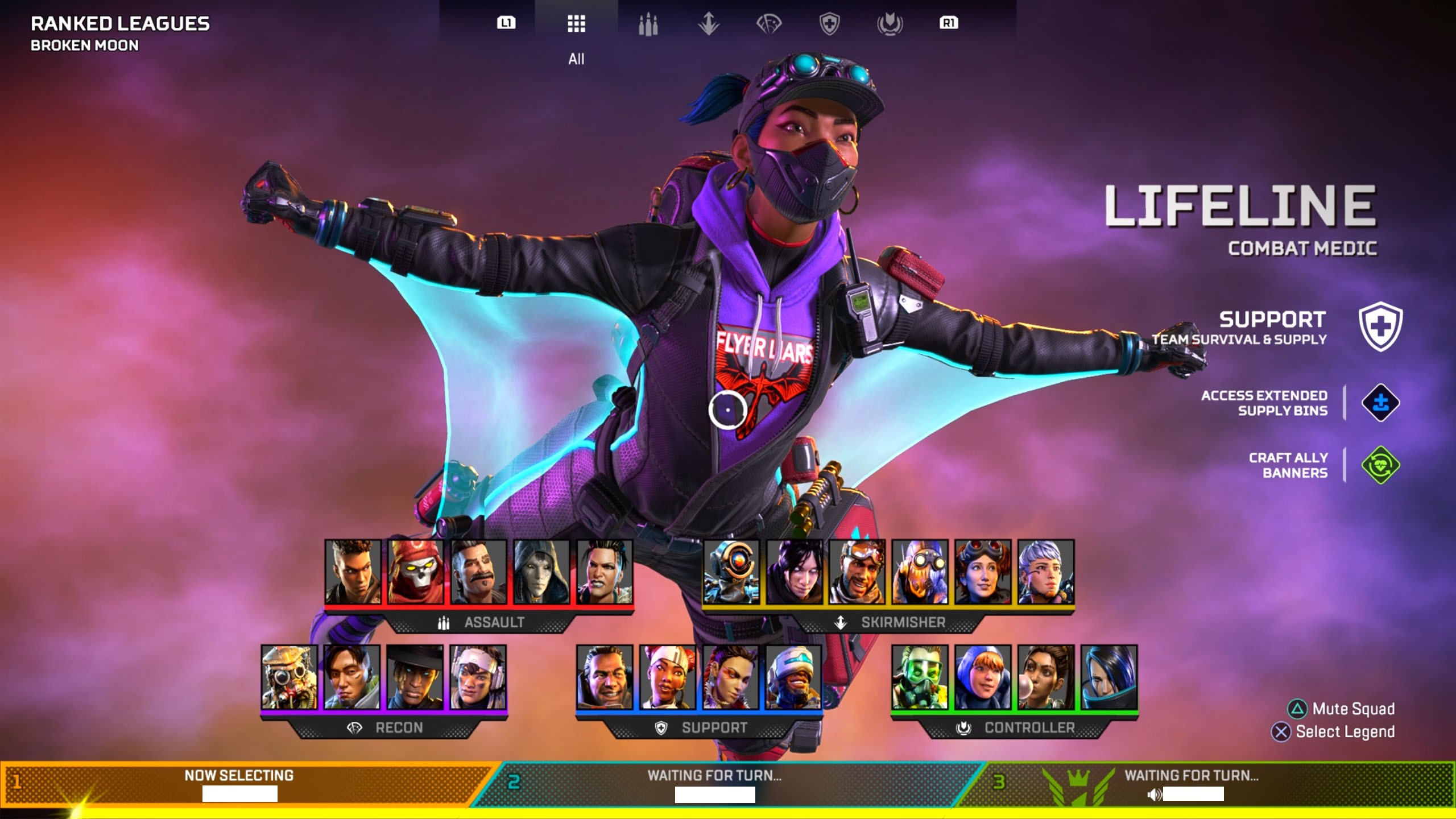Select Bloodhound from the Recon row
Screen dimensions: 1456x819
[289, 677]
